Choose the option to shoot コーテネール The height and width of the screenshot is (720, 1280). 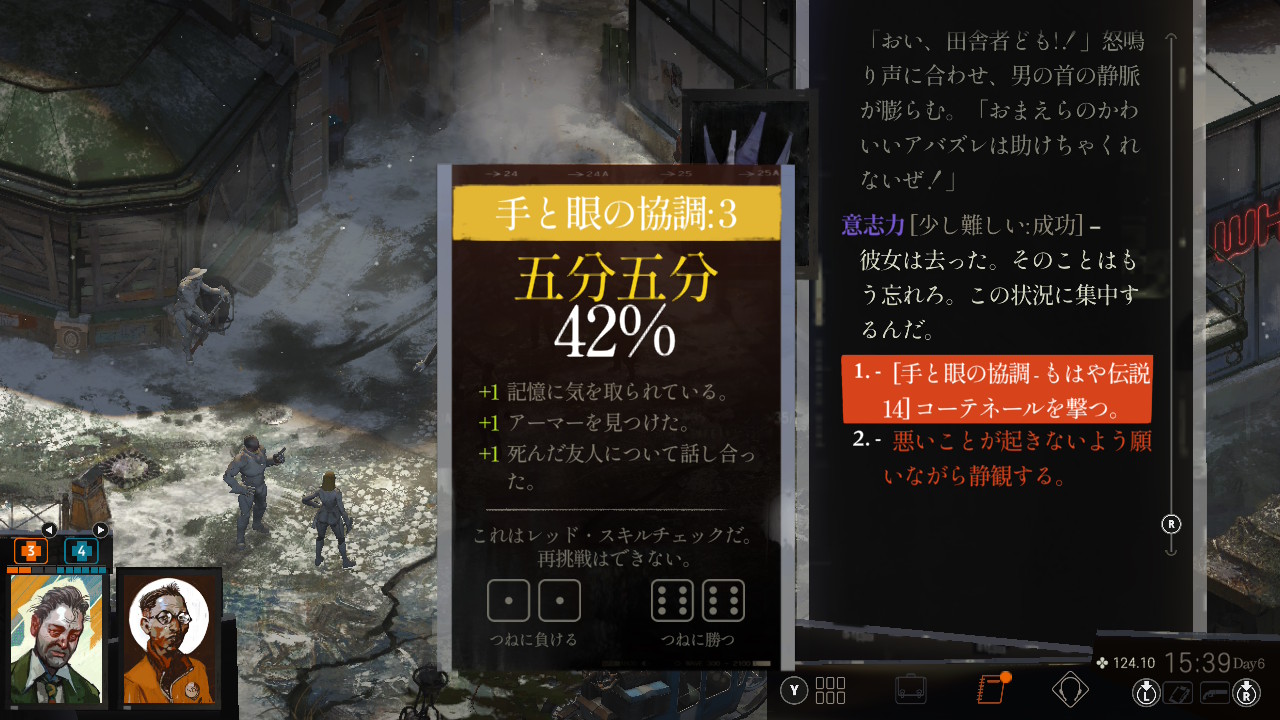point(997,390)
